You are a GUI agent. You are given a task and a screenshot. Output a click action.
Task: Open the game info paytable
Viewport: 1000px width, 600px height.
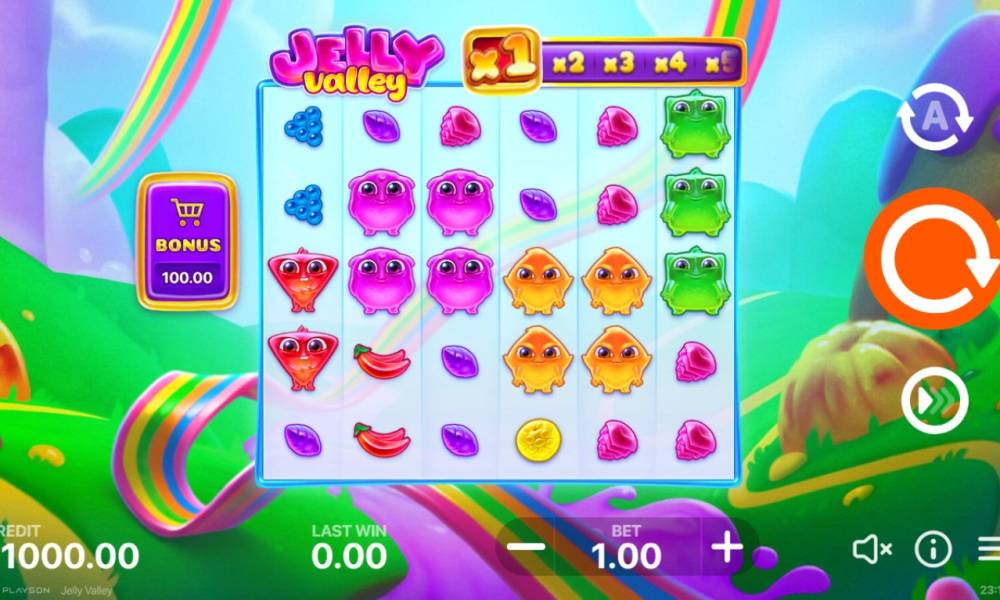point(933,548)
